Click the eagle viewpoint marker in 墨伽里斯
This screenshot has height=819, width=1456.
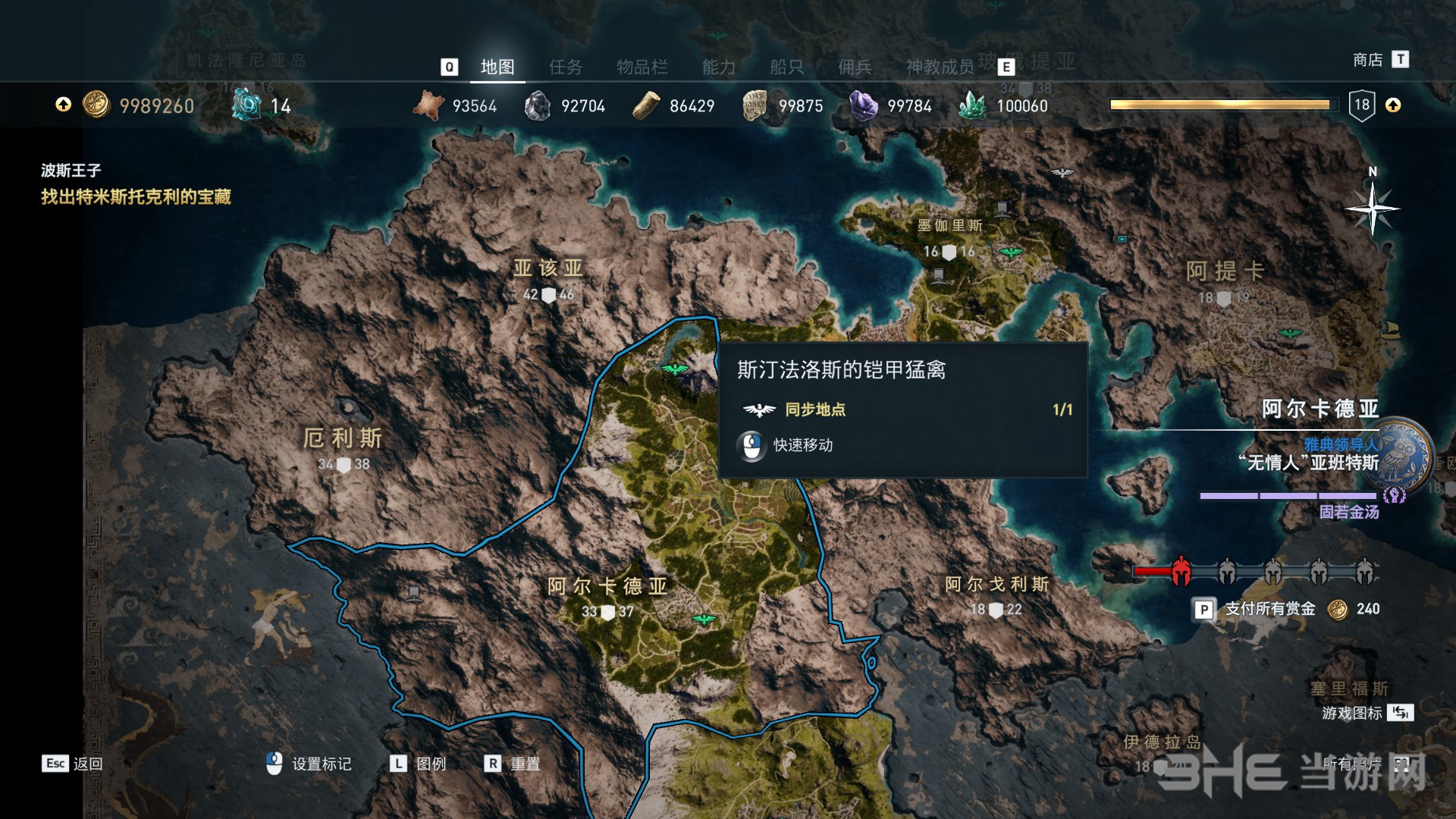[1011, 252]
